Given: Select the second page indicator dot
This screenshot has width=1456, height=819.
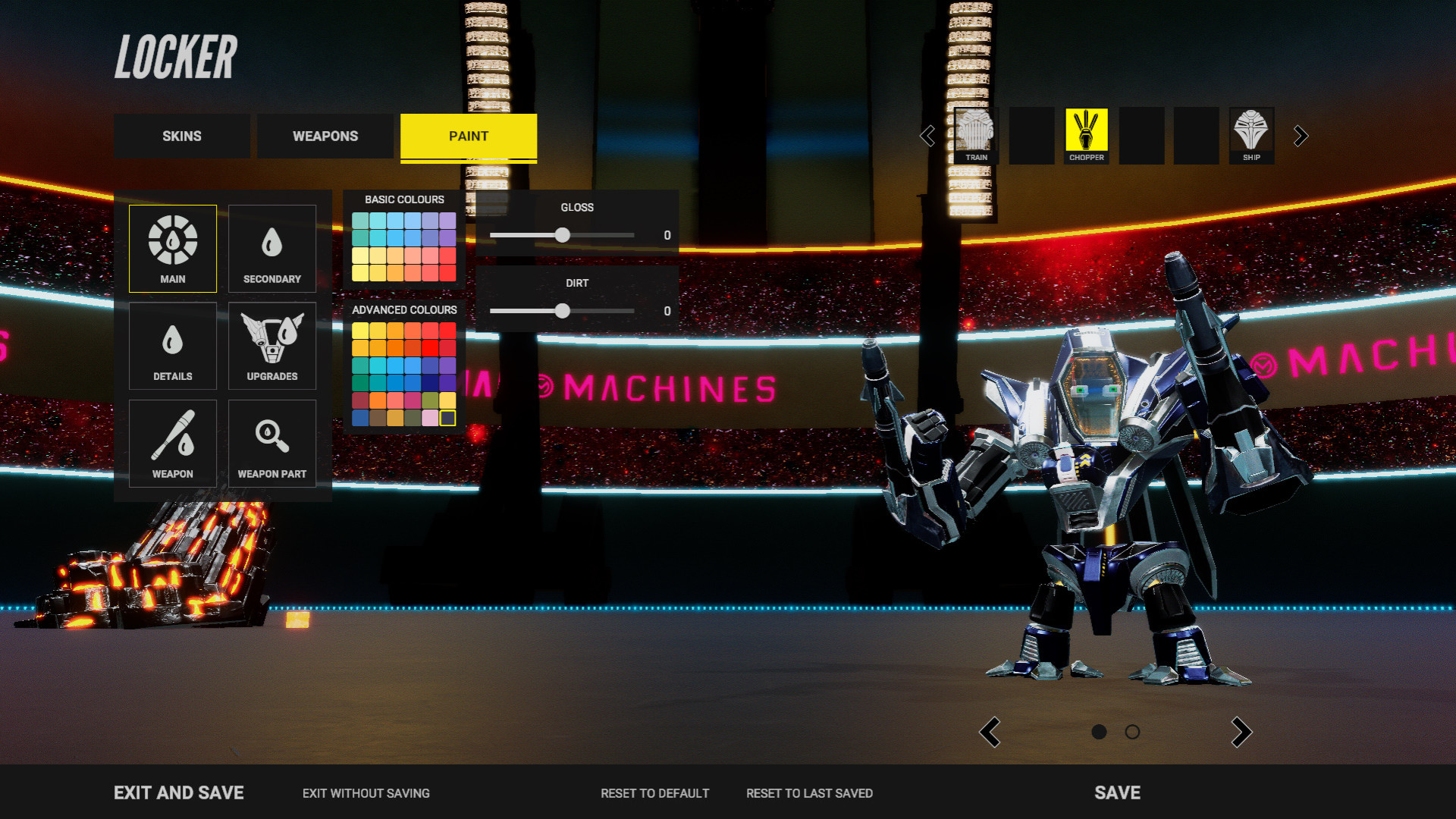Looking at the screenshot, I should click(1132, 733).
